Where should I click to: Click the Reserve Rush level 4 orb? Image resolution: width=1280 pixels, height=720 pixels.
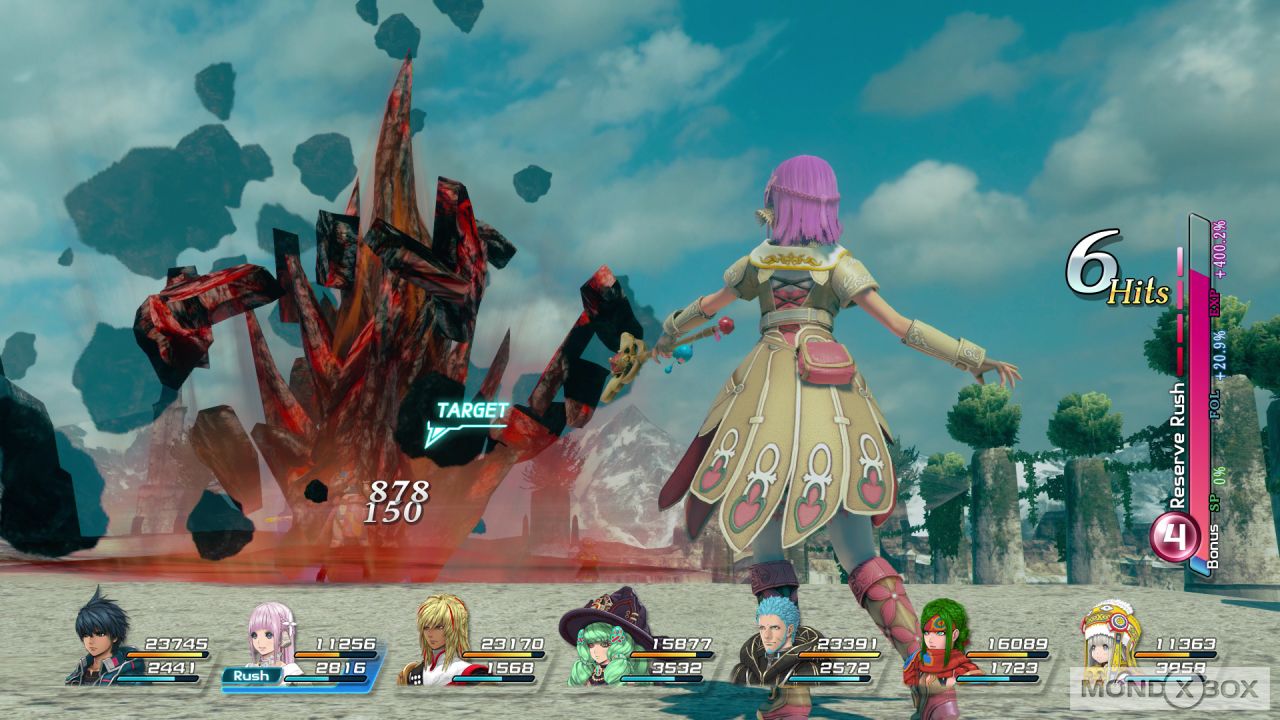pyautogui.click(x=1176, y=537)
